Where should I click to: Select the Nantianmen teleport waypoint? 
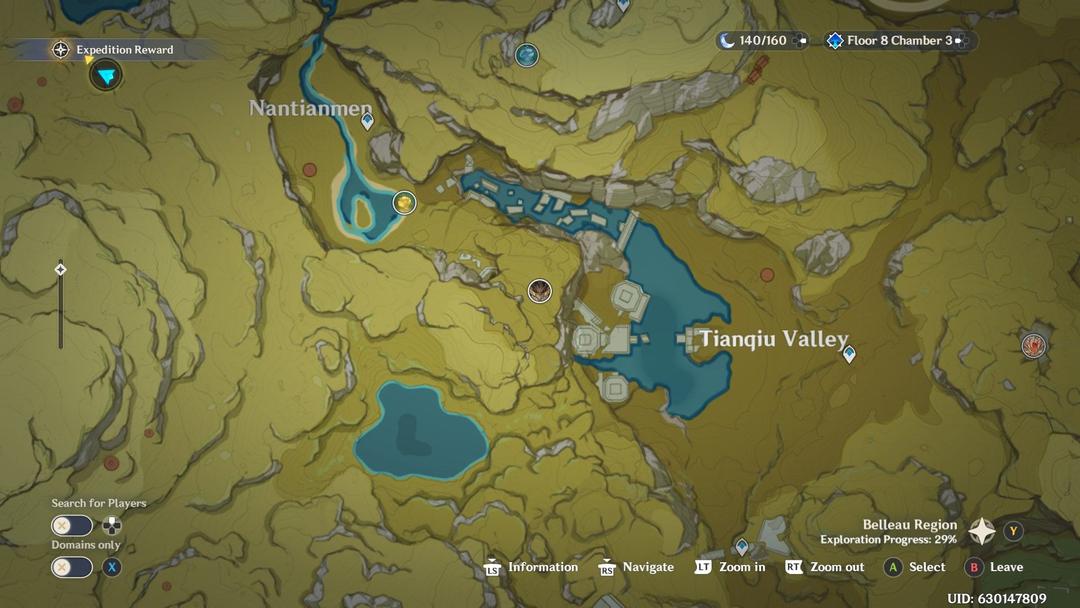click(x=367, y=121)
